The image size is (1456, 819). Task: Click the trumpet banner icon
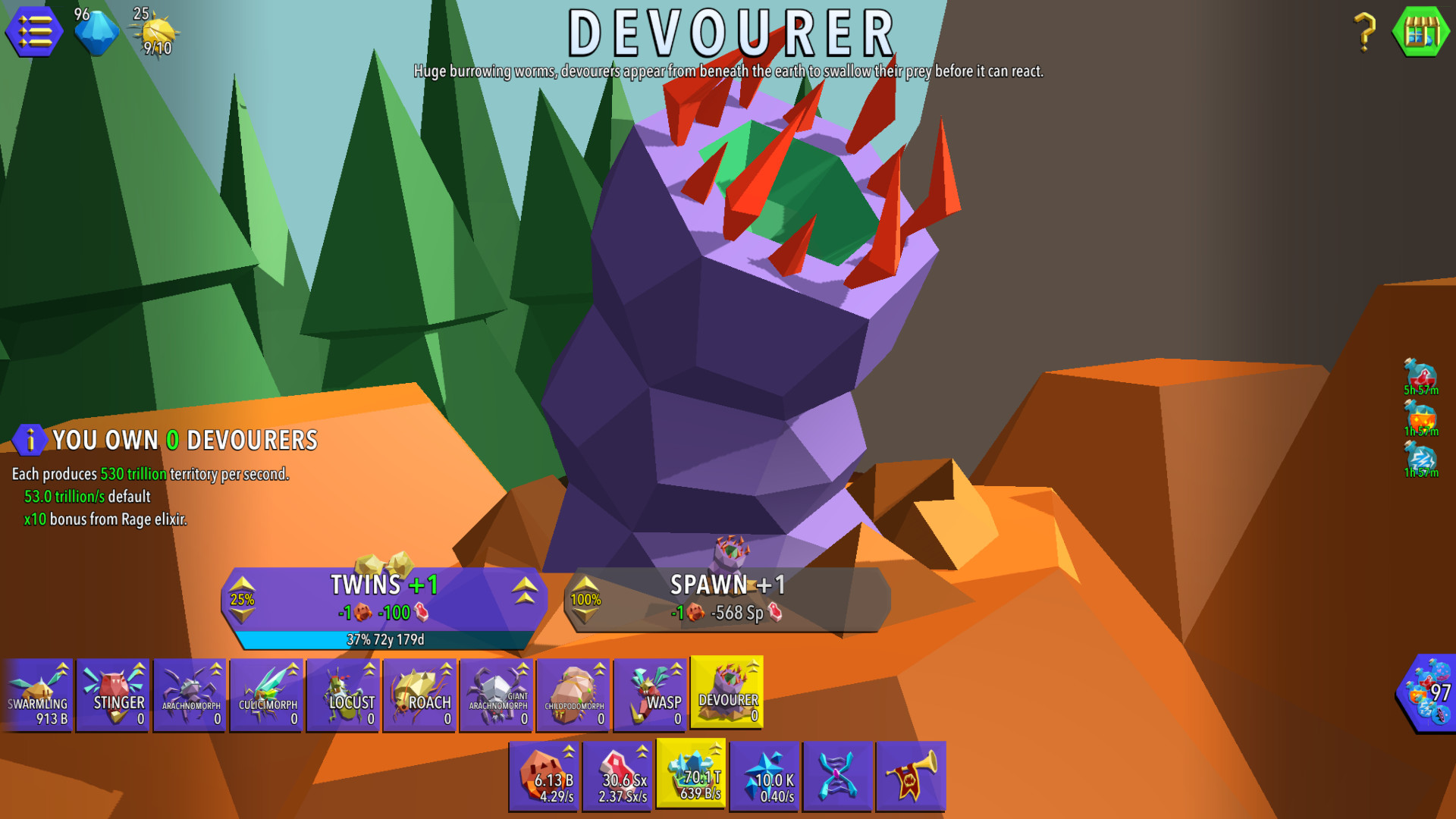click(x=912, y=775)
